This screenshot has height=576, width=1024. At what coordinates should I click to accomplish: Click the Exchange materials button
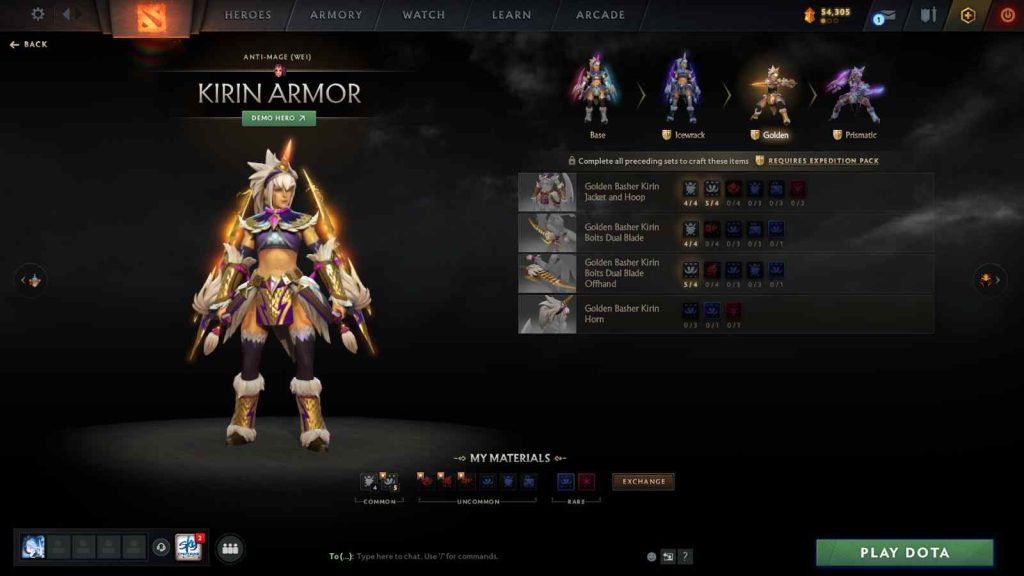pos(643,481)
